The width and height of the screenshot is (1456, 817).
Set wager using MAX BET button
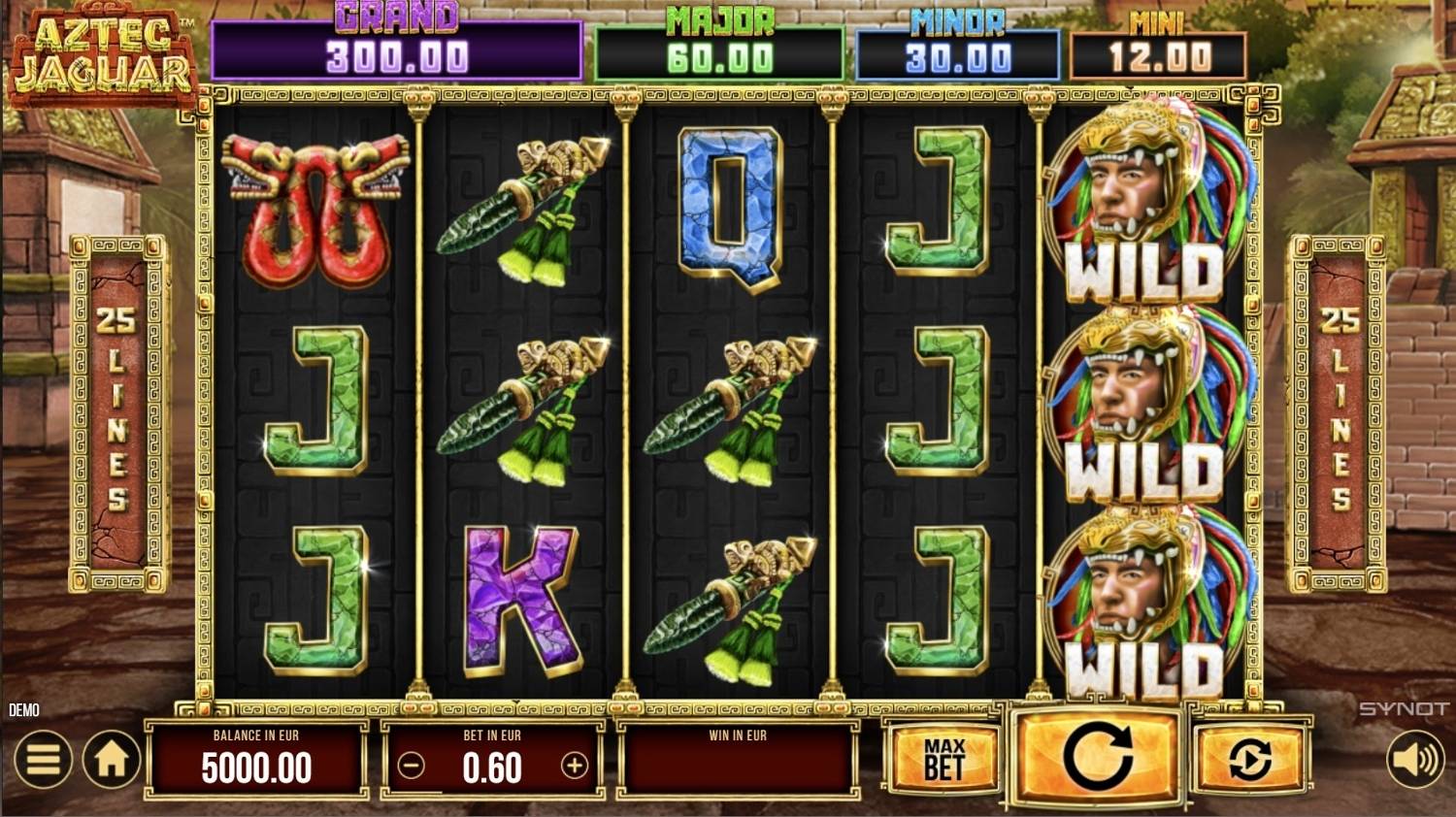[943, 759]
